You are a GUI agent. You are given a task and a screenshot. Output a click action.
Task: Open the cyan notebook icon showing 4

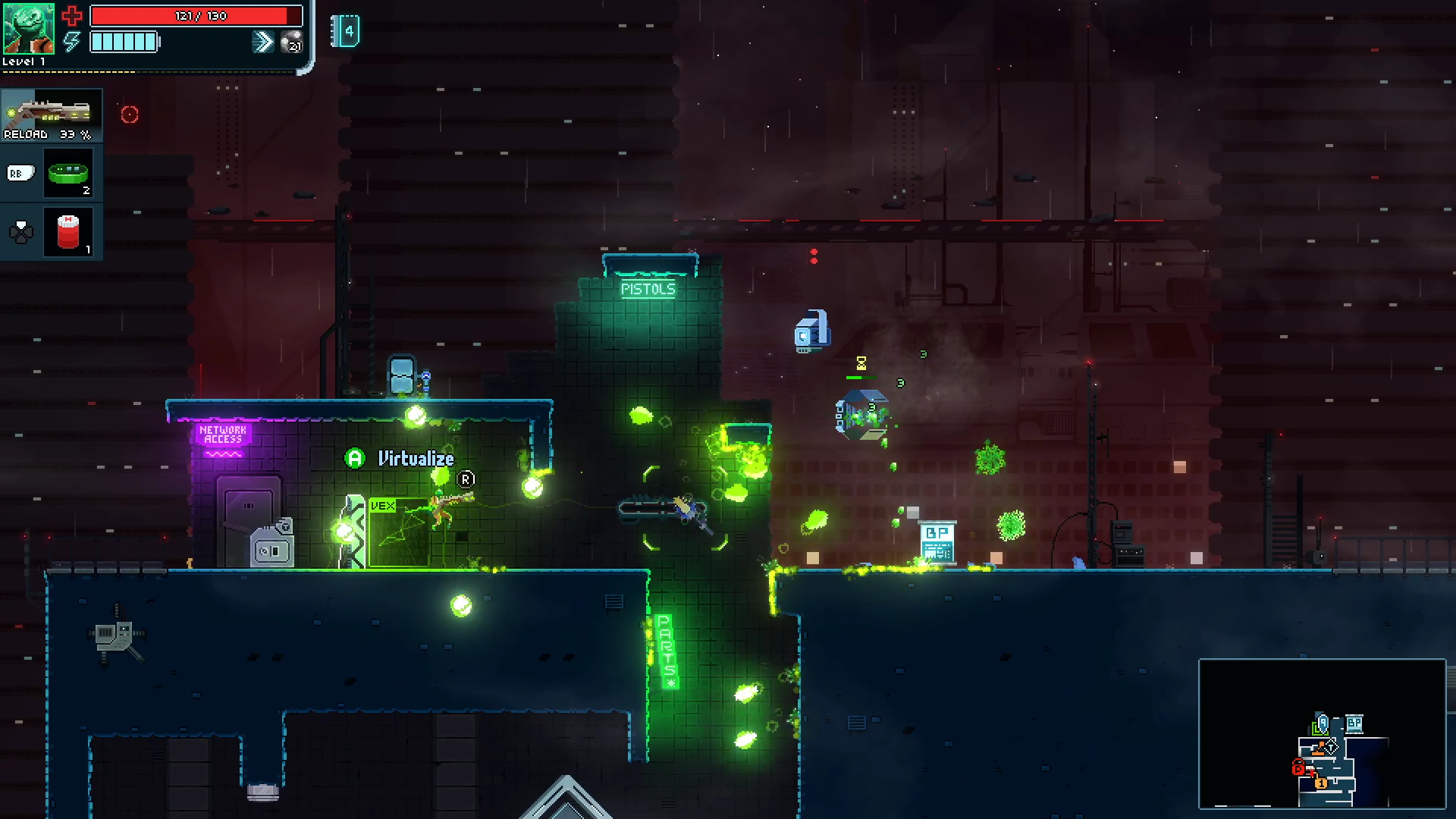tap(346, 31)
